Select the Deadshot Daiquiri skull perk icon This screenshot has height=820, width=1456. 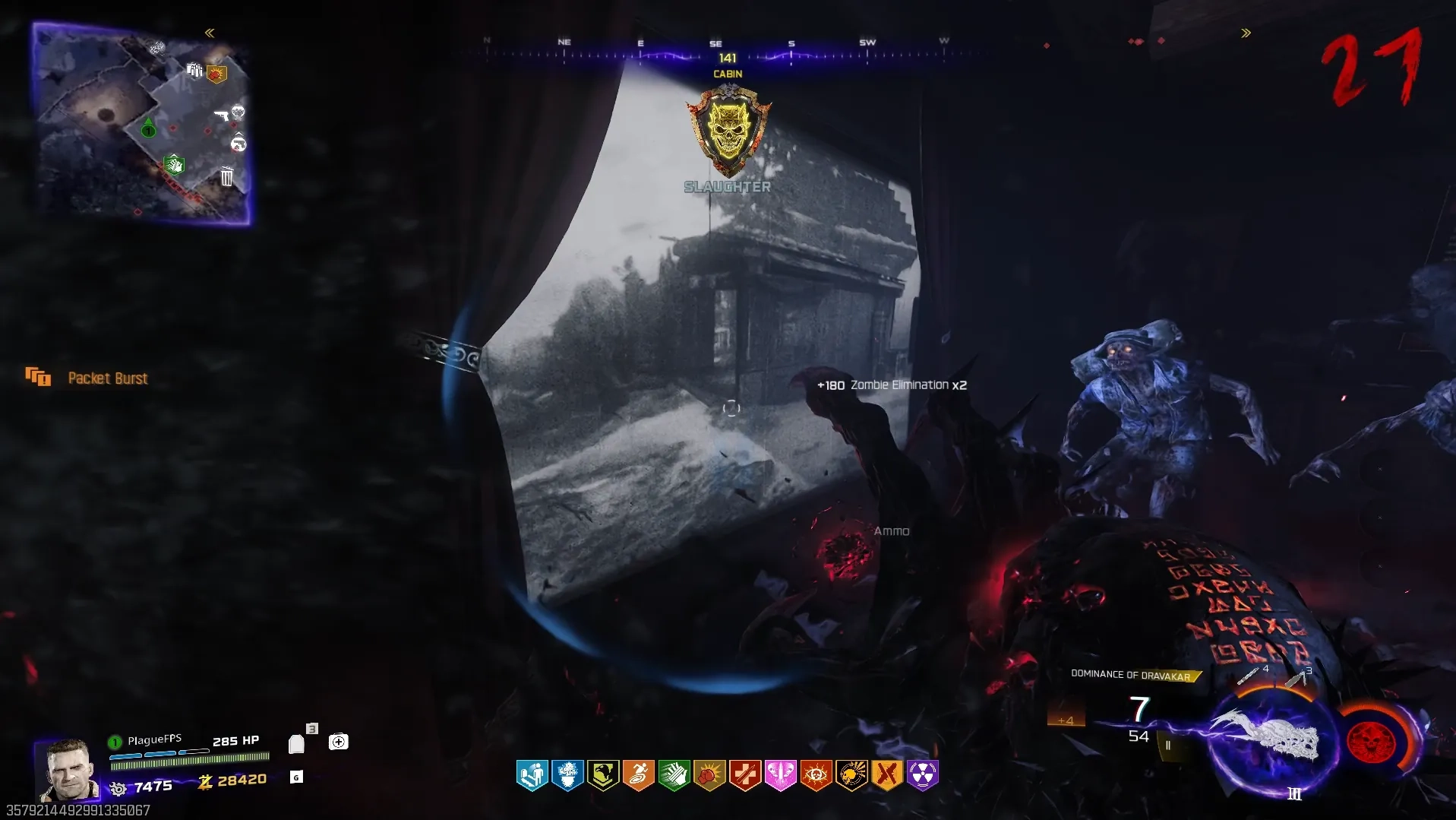tap(851, 775)
